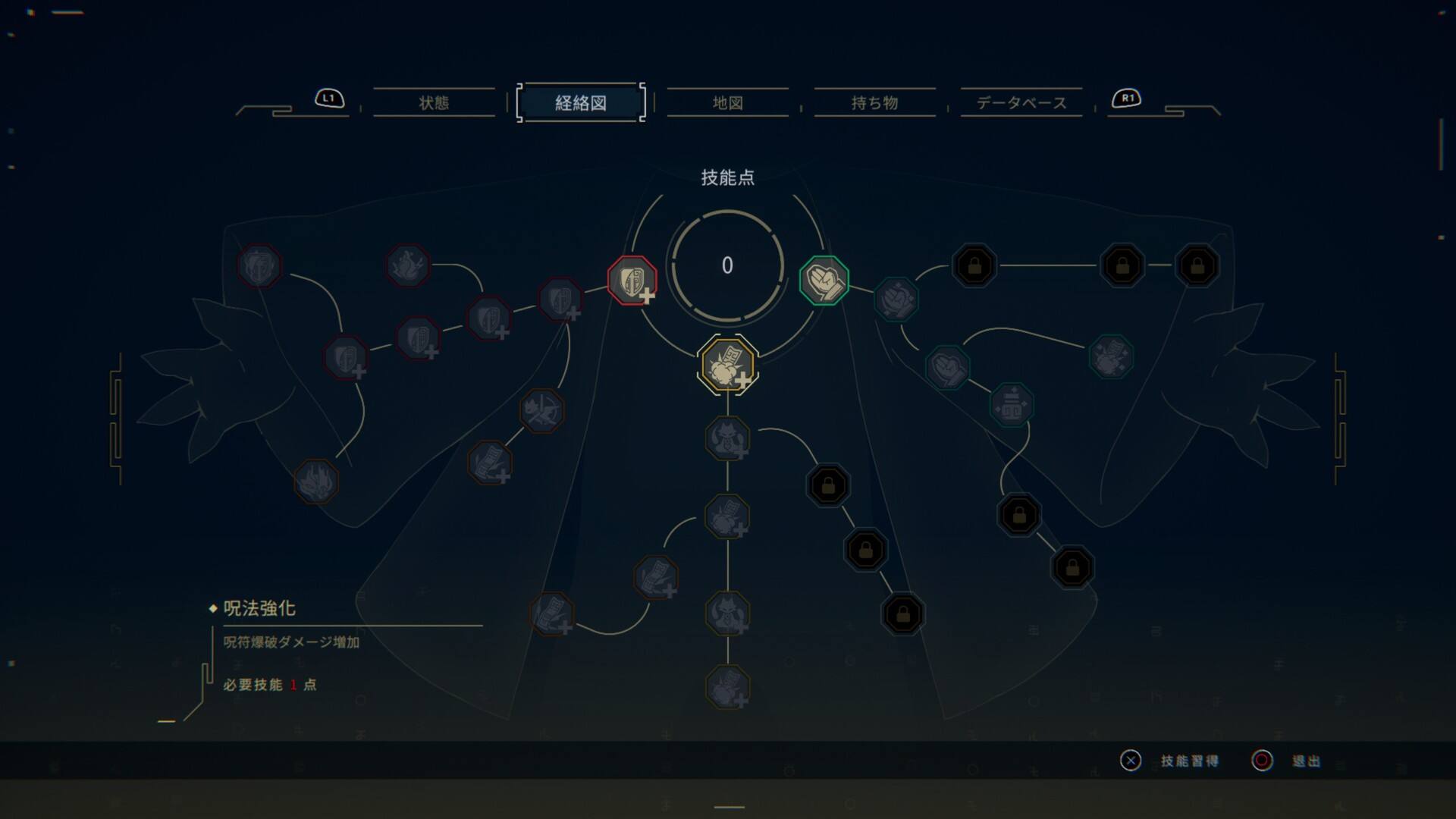Select the clenched fist skill node

pos(896,300)
